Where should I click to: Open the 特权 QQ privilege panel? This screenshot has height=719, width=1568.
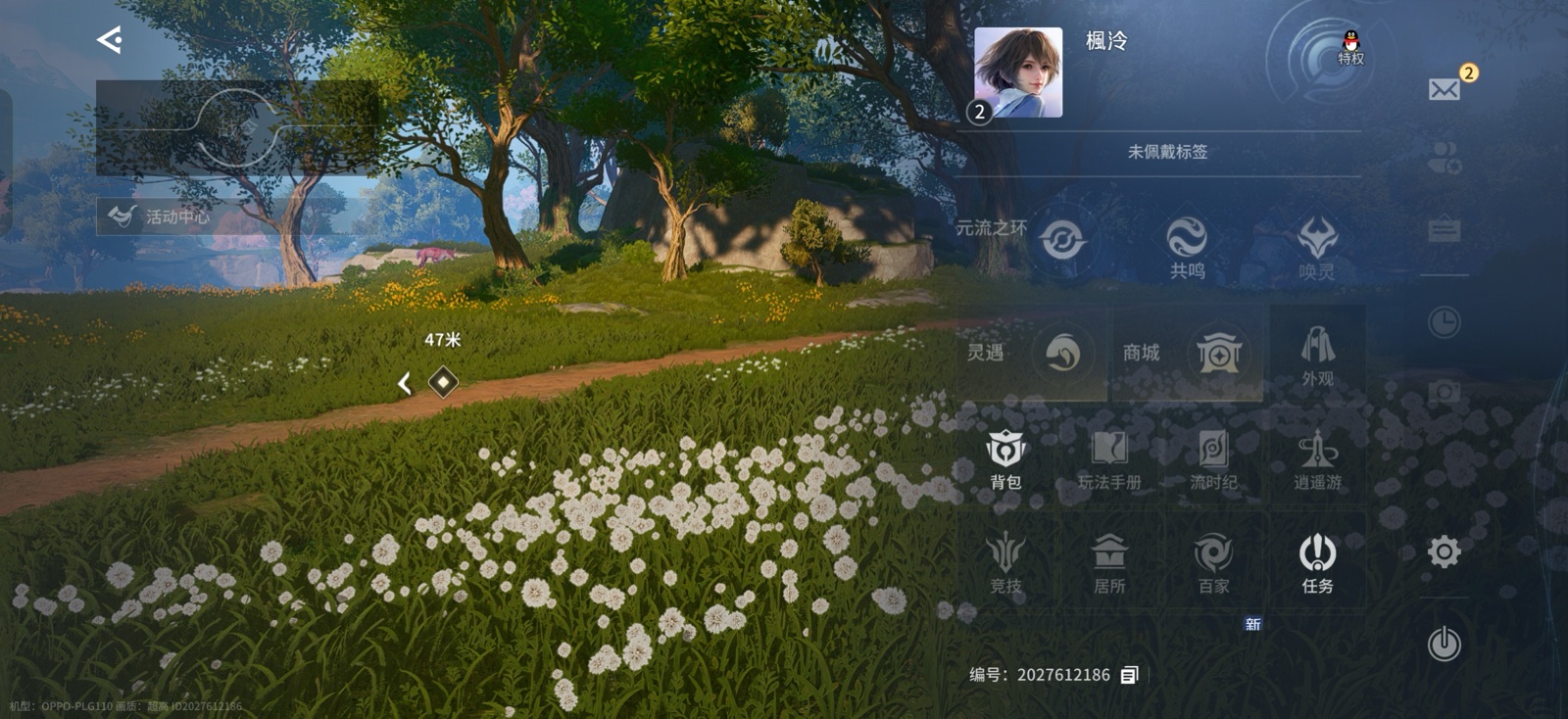coord(1351,48)
